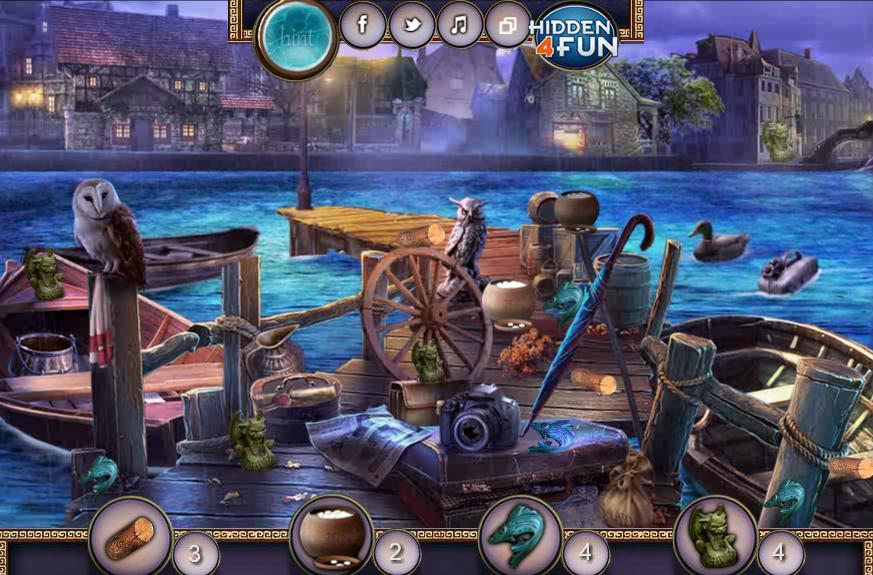Open the Twitter share button
This screenshot has height=575, width=873.
(x=411, y=25)
